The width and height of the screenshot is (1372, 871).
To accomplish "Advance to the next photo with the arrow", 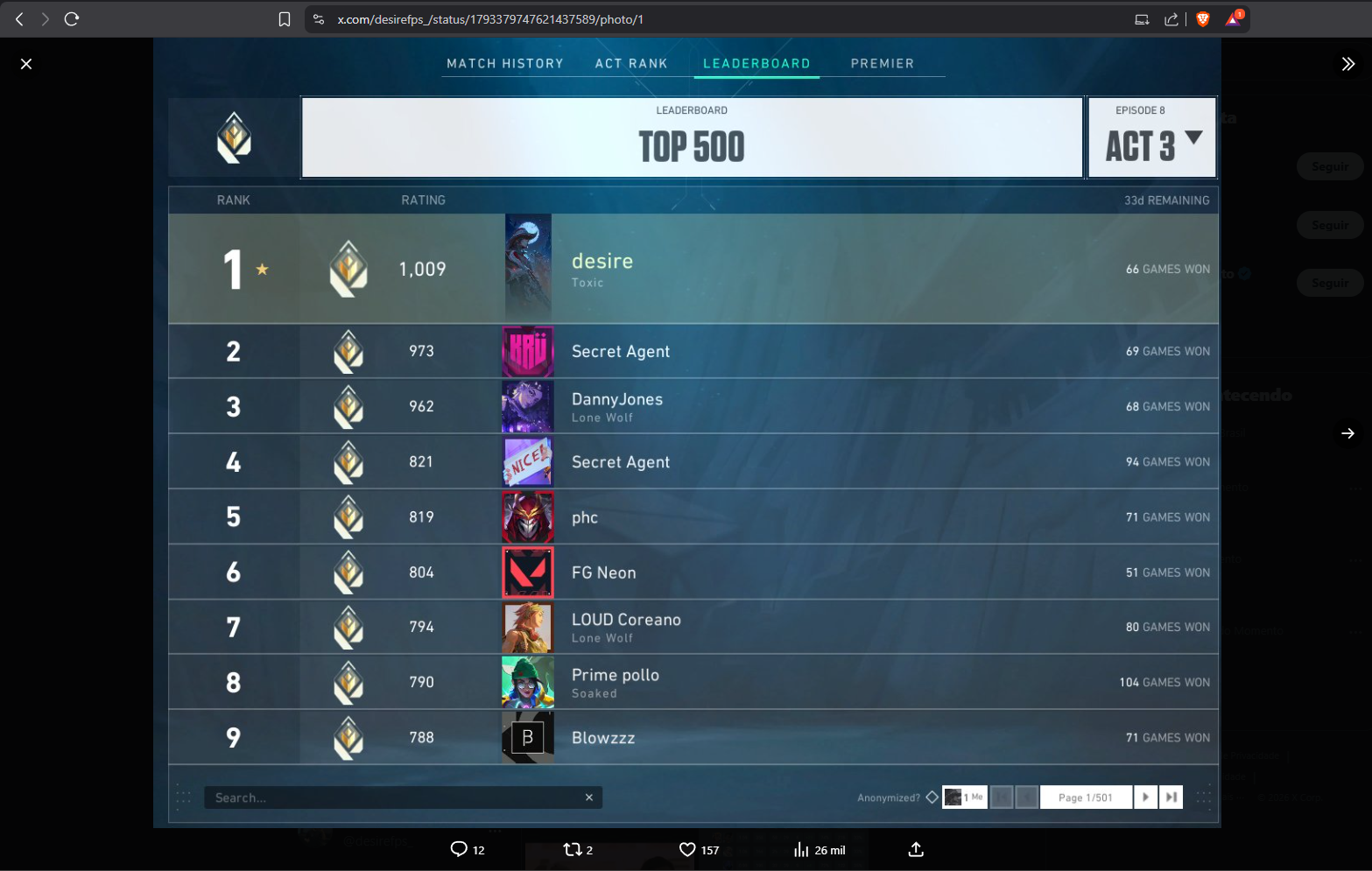I will [x=1347, y=433].
